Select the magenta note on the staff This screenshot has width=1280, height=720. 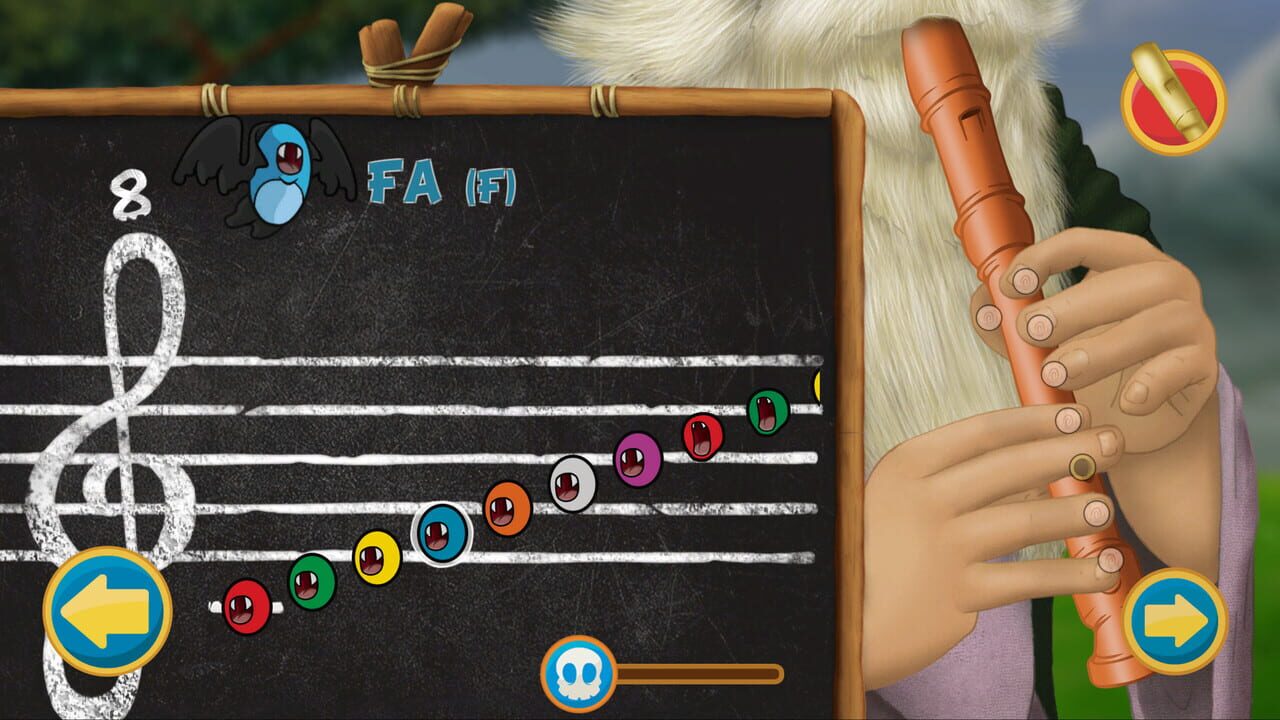(638, 459)
